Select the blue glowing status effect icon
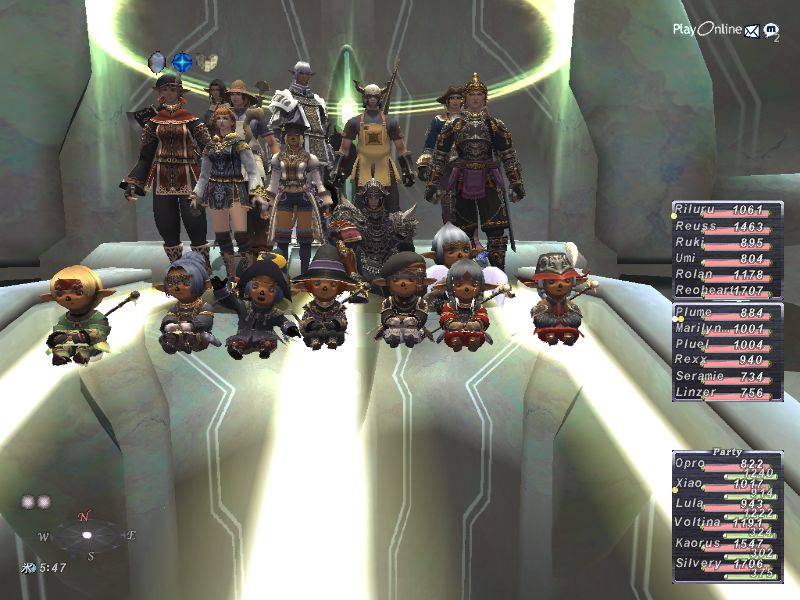800x600 pixels. (182, 62)
